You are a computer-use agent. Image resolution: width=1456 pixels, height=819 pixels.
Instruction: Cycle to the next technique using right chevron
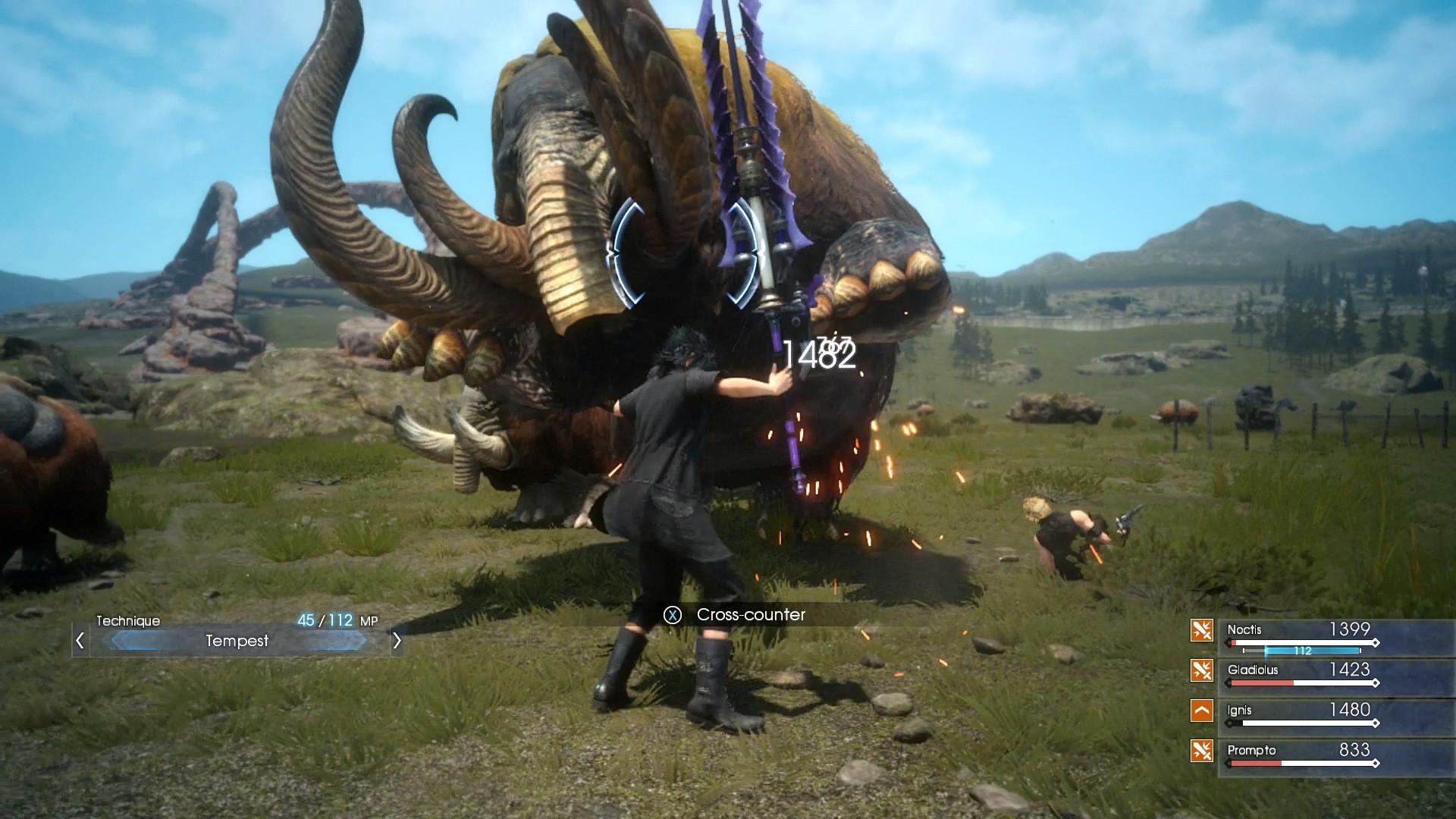(x=397, y=642)
